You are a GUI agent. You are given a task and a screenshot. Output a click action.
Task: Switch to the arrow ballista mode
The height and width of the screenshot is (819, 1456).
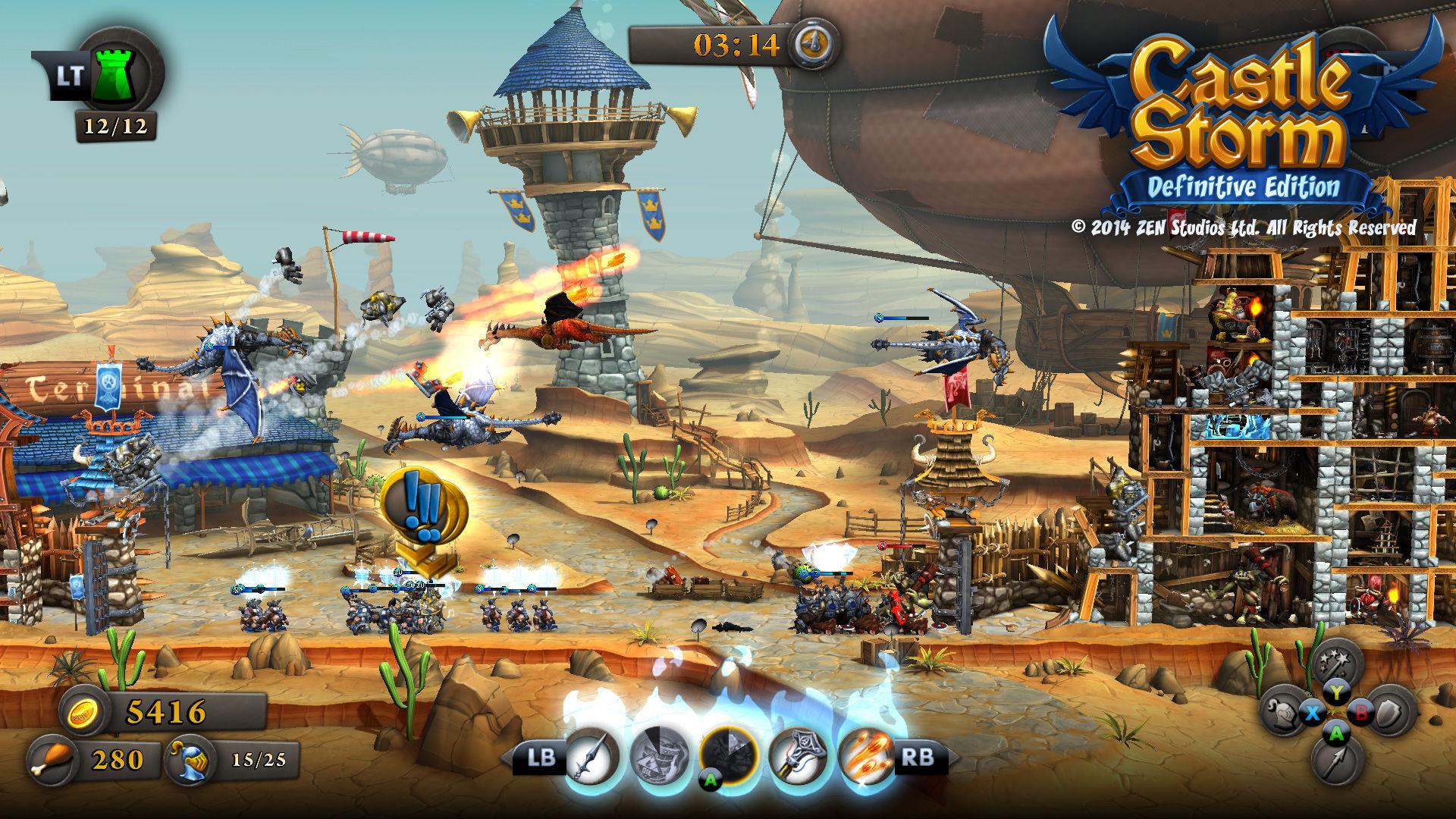pos(1336,761)
